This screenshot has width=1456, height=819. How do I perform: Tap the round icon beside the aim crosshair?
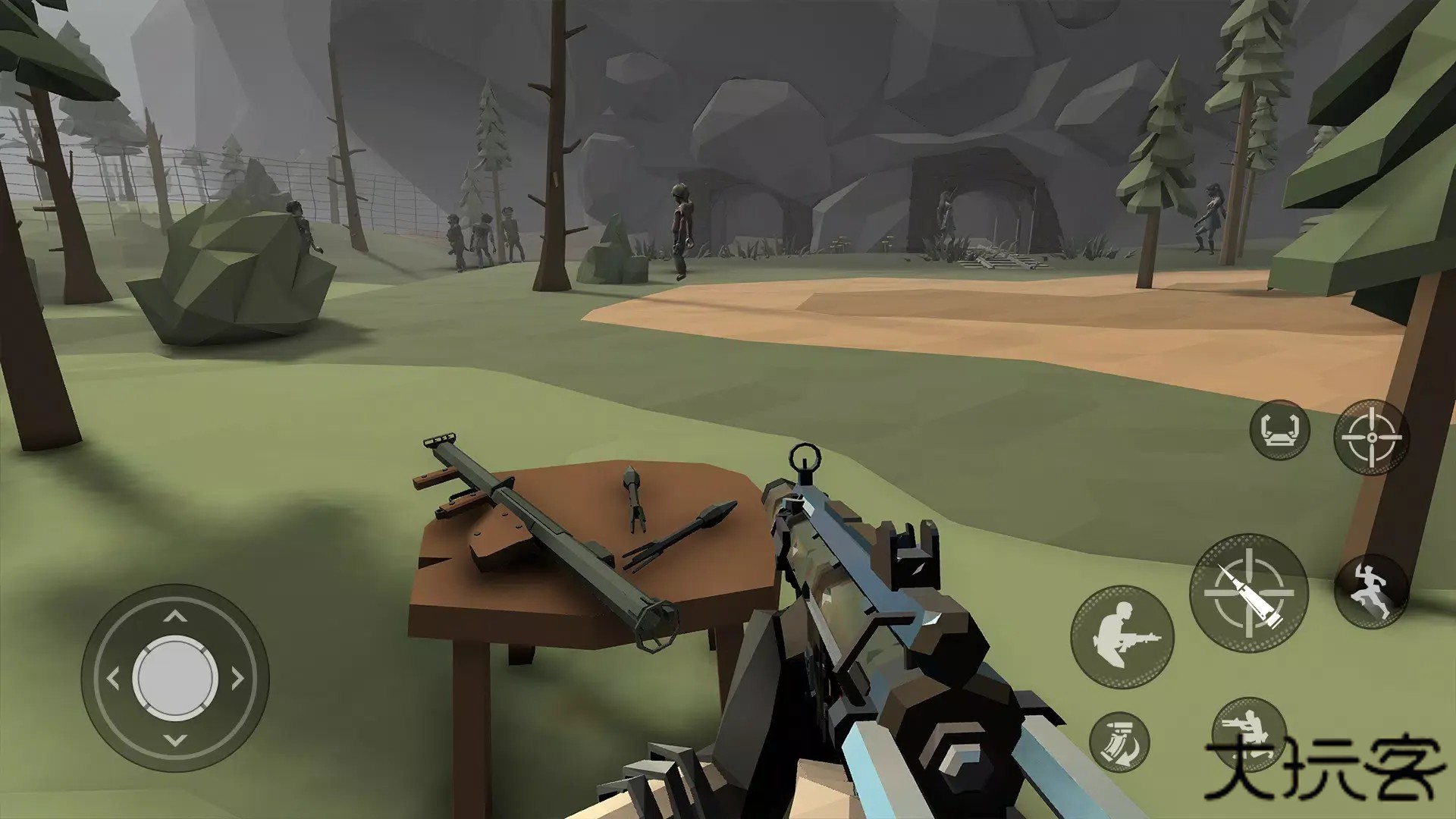coord(1279,430)
